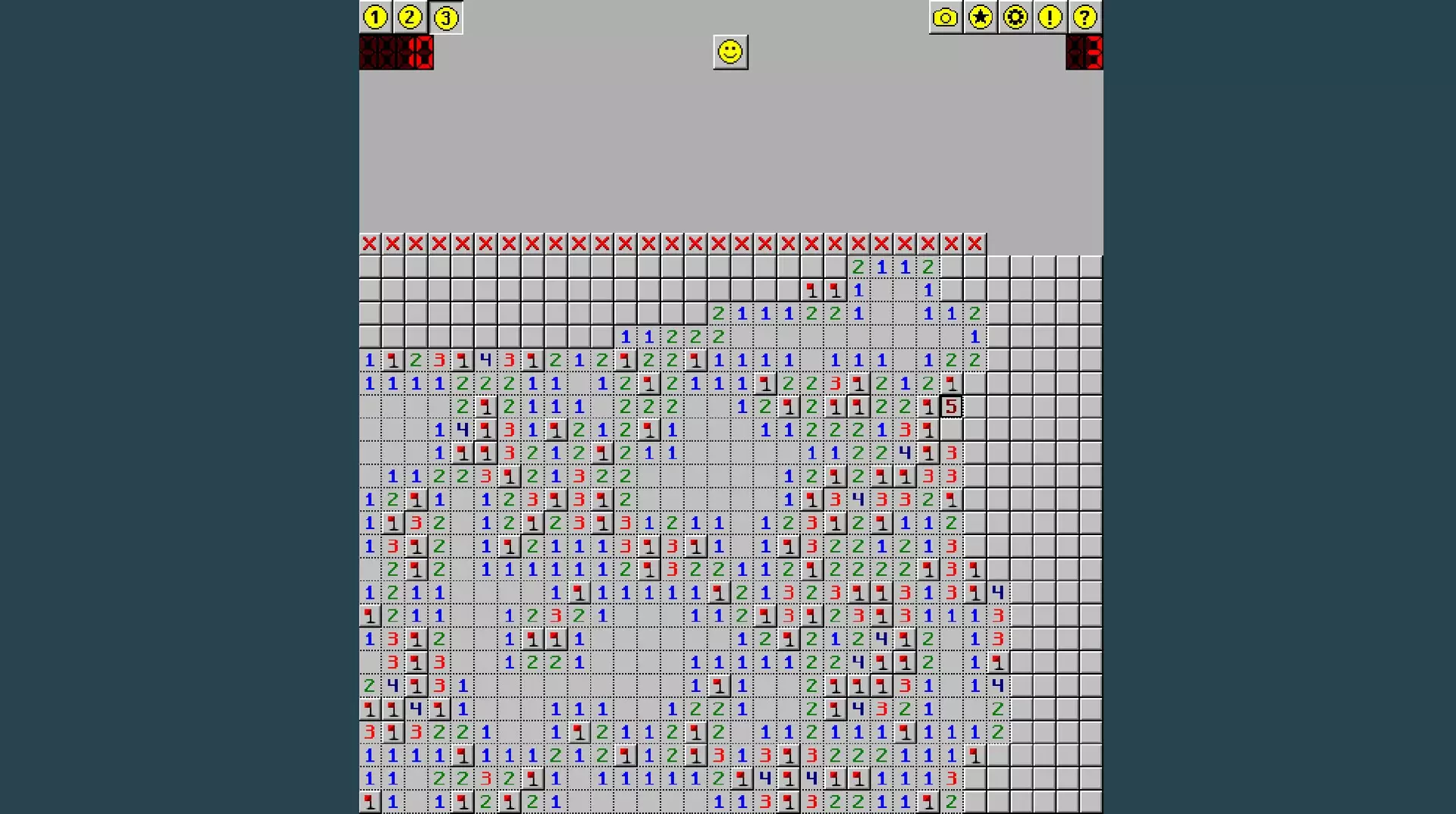Click the mine counter display
The image size is (1456, 814).
[397, 53]
